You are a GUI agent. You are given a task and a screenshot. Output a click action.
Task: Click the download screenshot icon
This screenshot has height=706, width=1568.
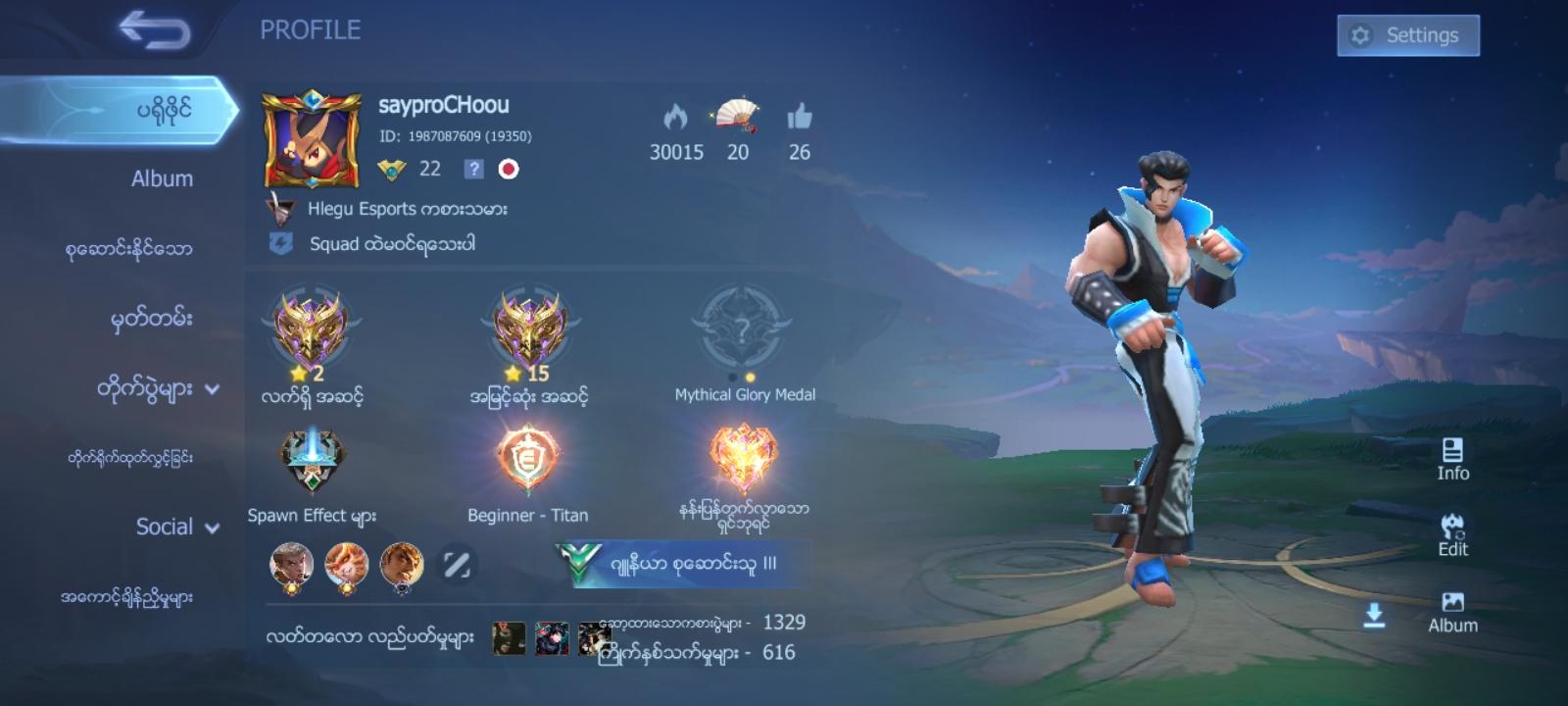(1375, 613)
